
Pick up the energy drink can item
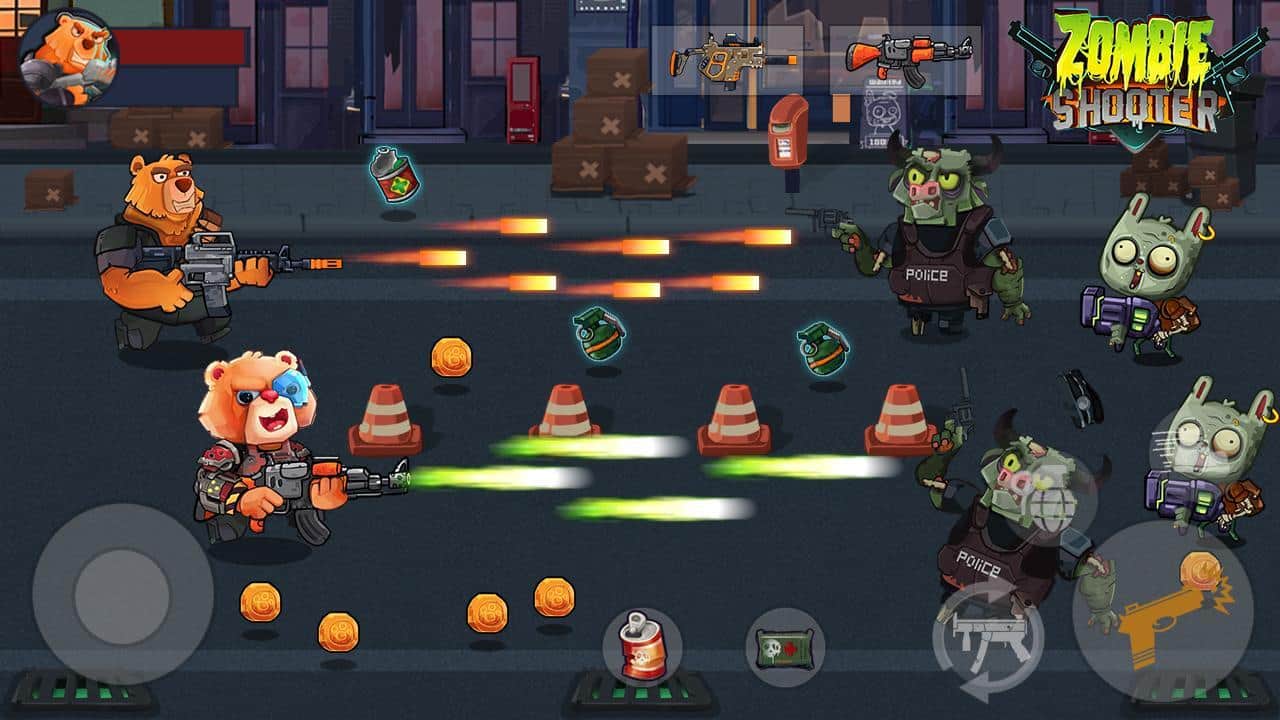(x=643, y=645)
